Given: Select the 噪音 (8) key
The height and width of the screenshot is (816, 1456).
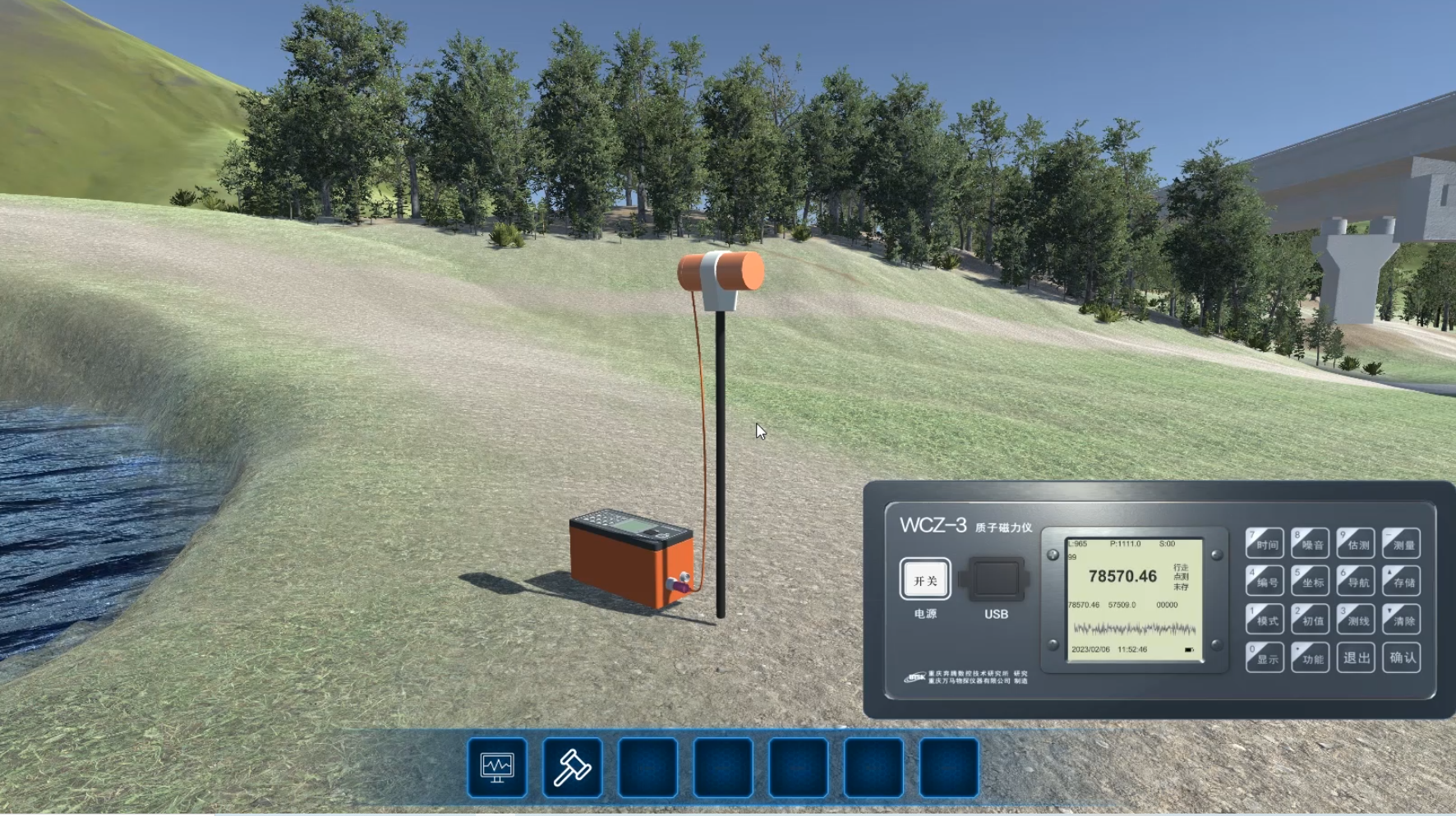Looking at the screenshot, I should coord(1311,543).
